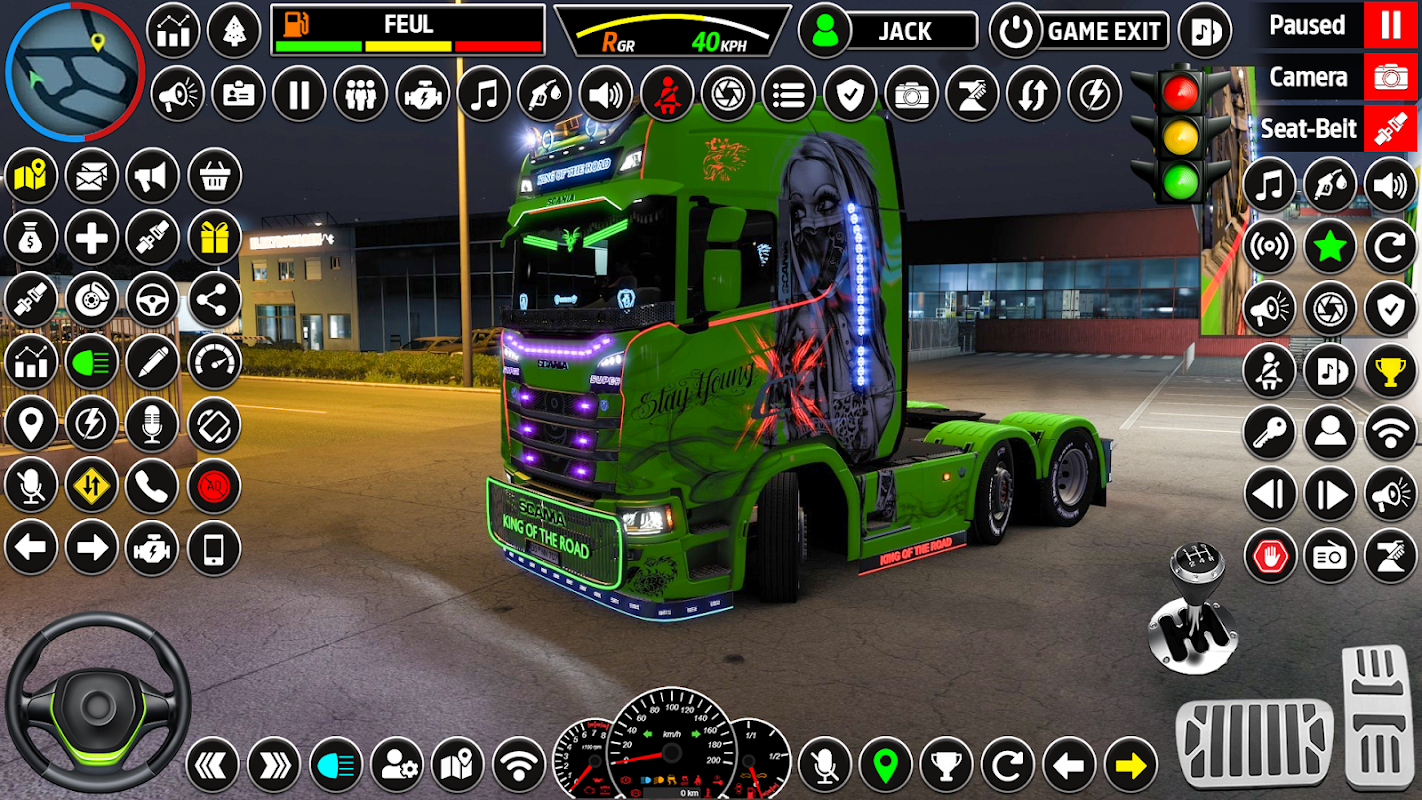Screen dimensions: 1422x800
Task: Open the circular minimap
Action: [x=75, y=72]
